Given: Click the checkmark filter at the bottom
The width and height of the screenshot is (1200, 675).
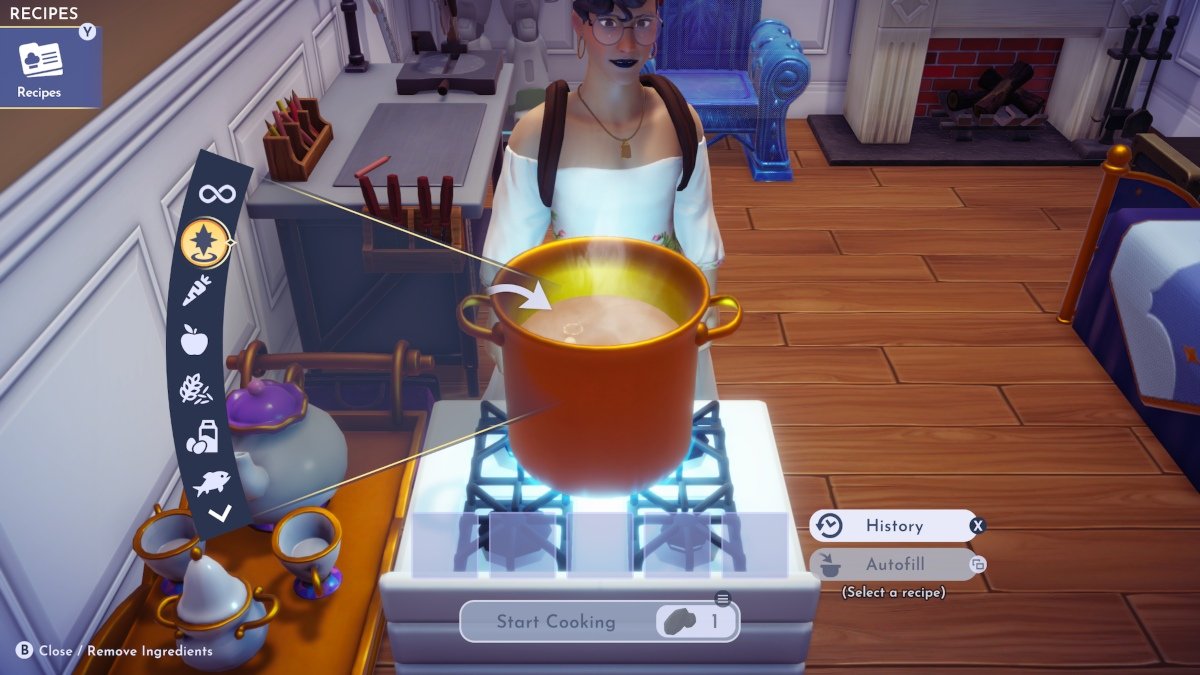Looking at the screenshot, I should click(220, 514).
